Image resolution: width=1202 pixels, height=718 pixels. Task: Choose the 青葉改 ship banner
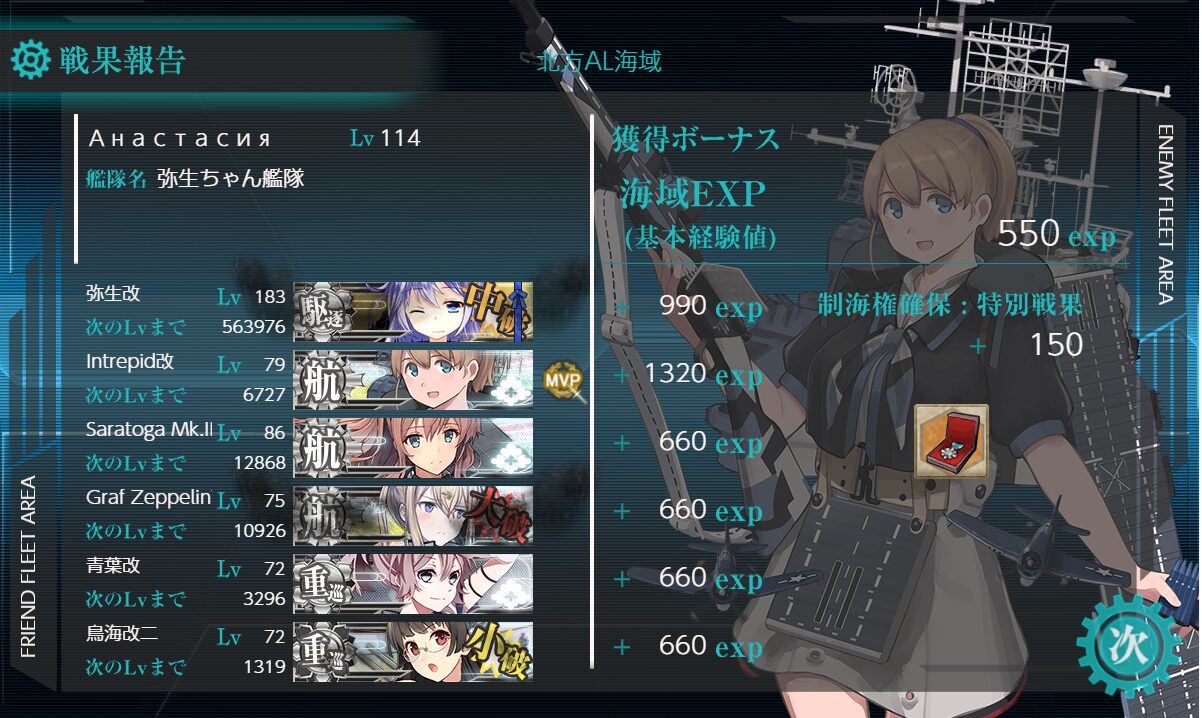point(412,583)
